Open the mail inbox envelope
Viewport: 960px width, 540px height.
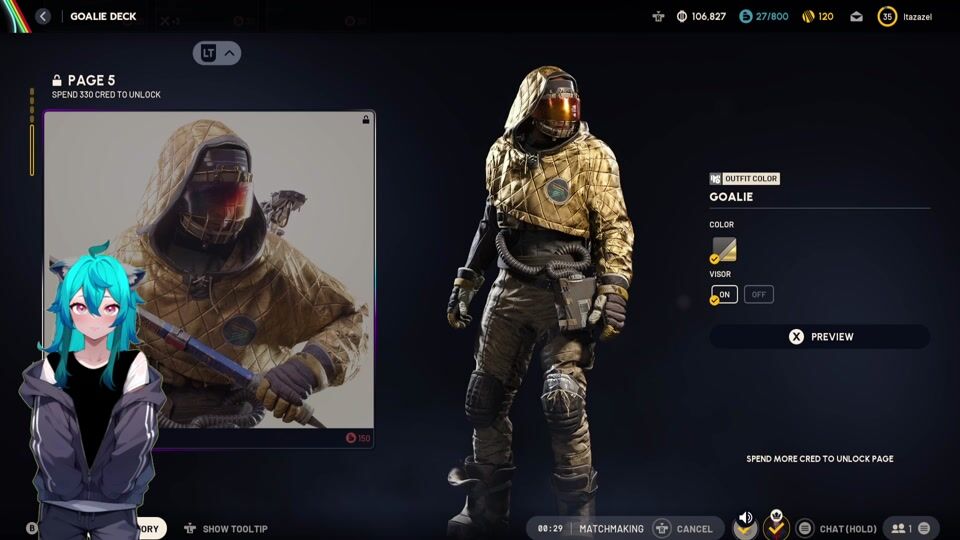[857, 16]
